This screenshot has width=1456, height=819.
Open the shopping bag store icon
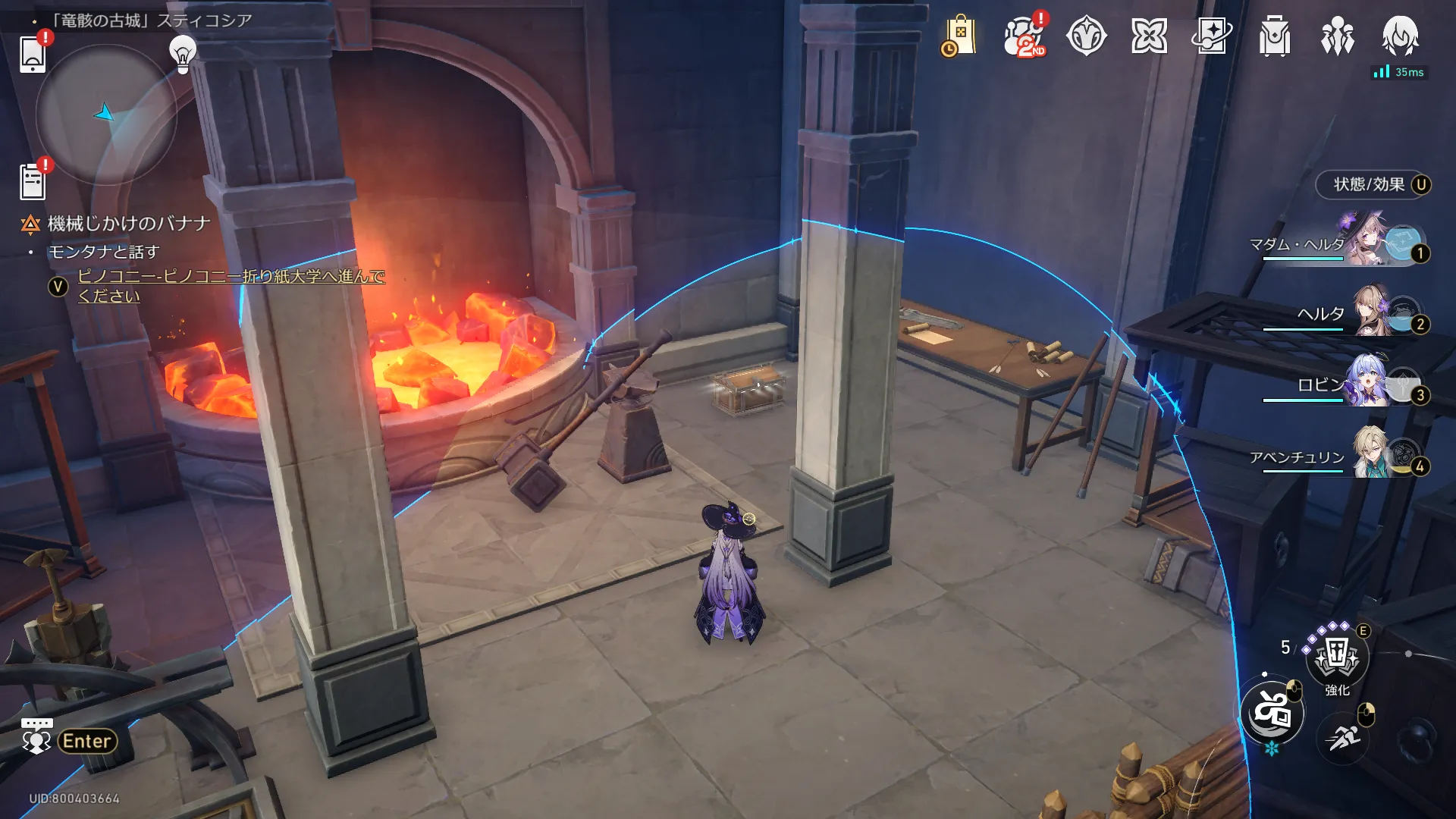[959, 36]
